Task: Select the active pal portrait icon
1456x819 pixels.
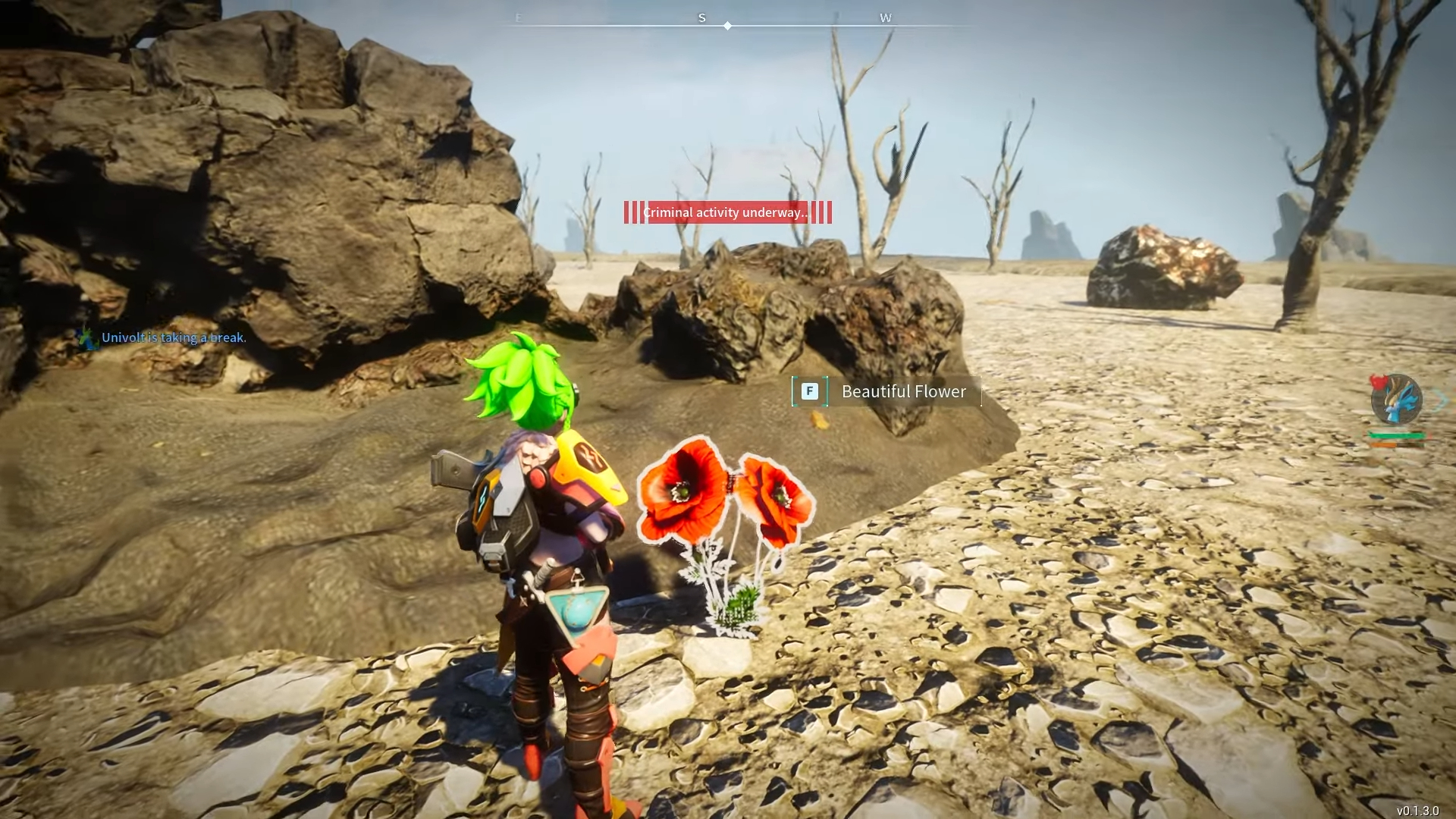Action: pos(1396,400)
